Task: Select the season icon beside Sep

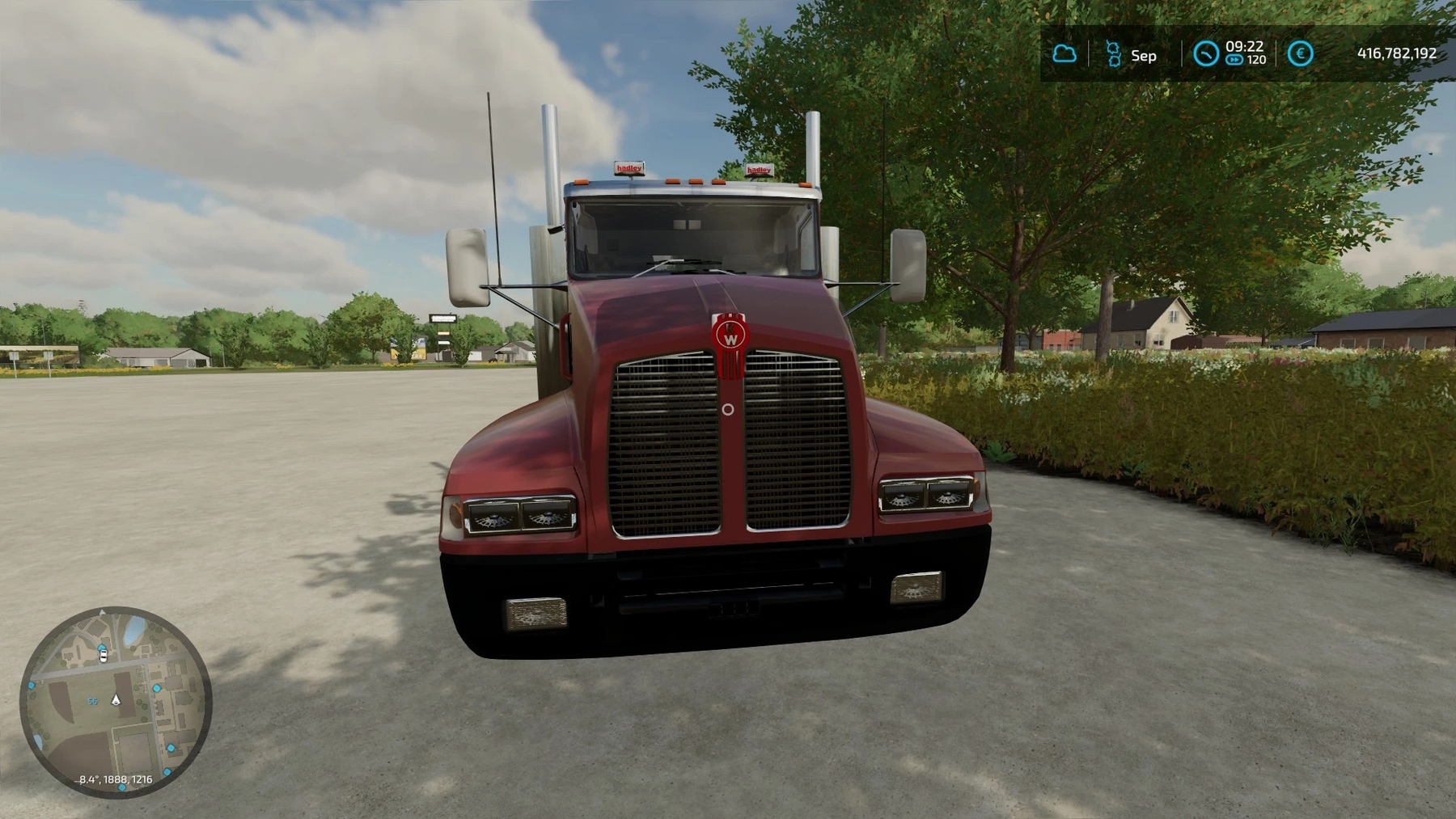Action: (1113, 54)
